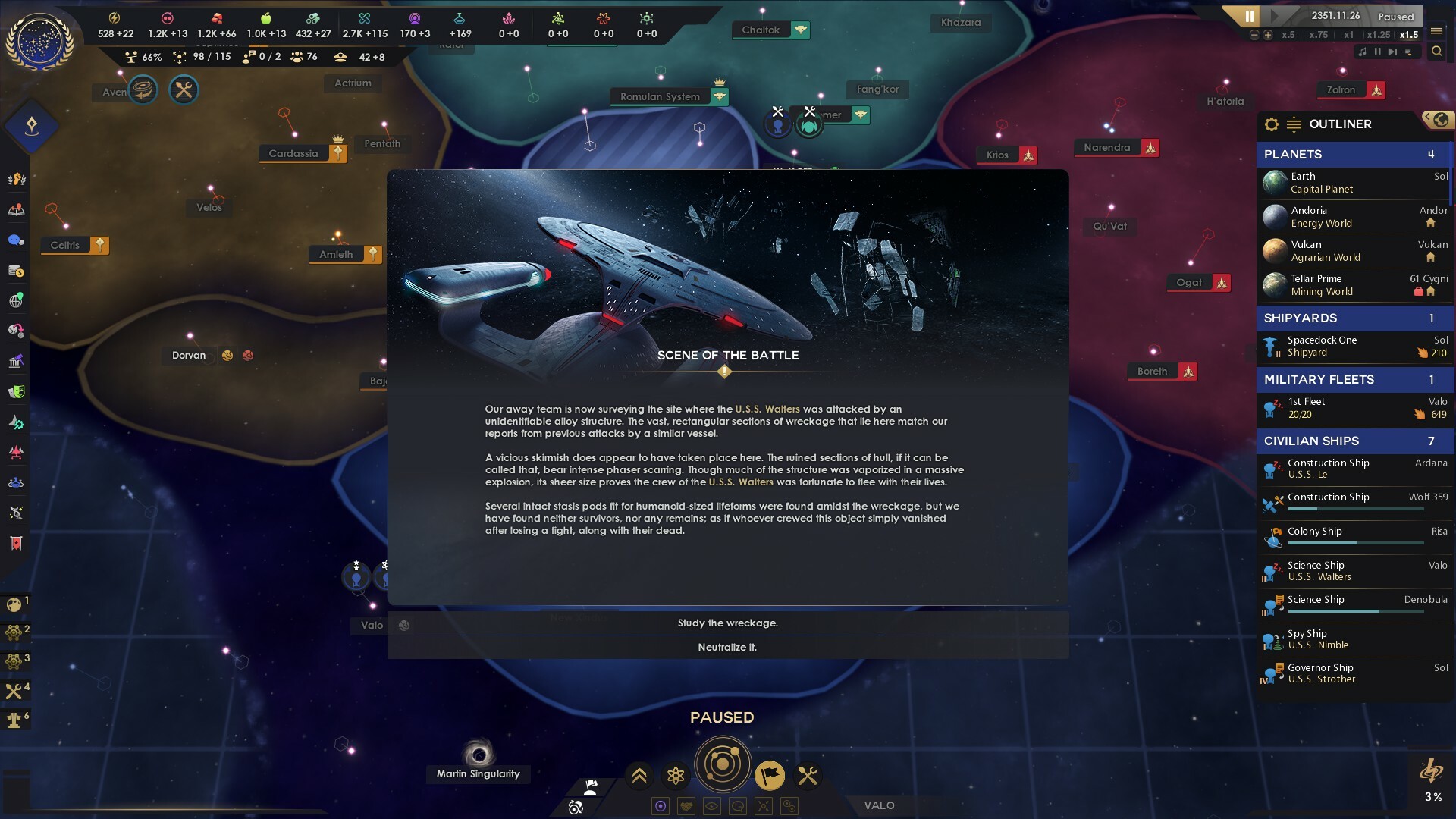Toggle the handshake diplomacy filter
Viewport: 1456px width, 819px height.
(x=687, y=806)
